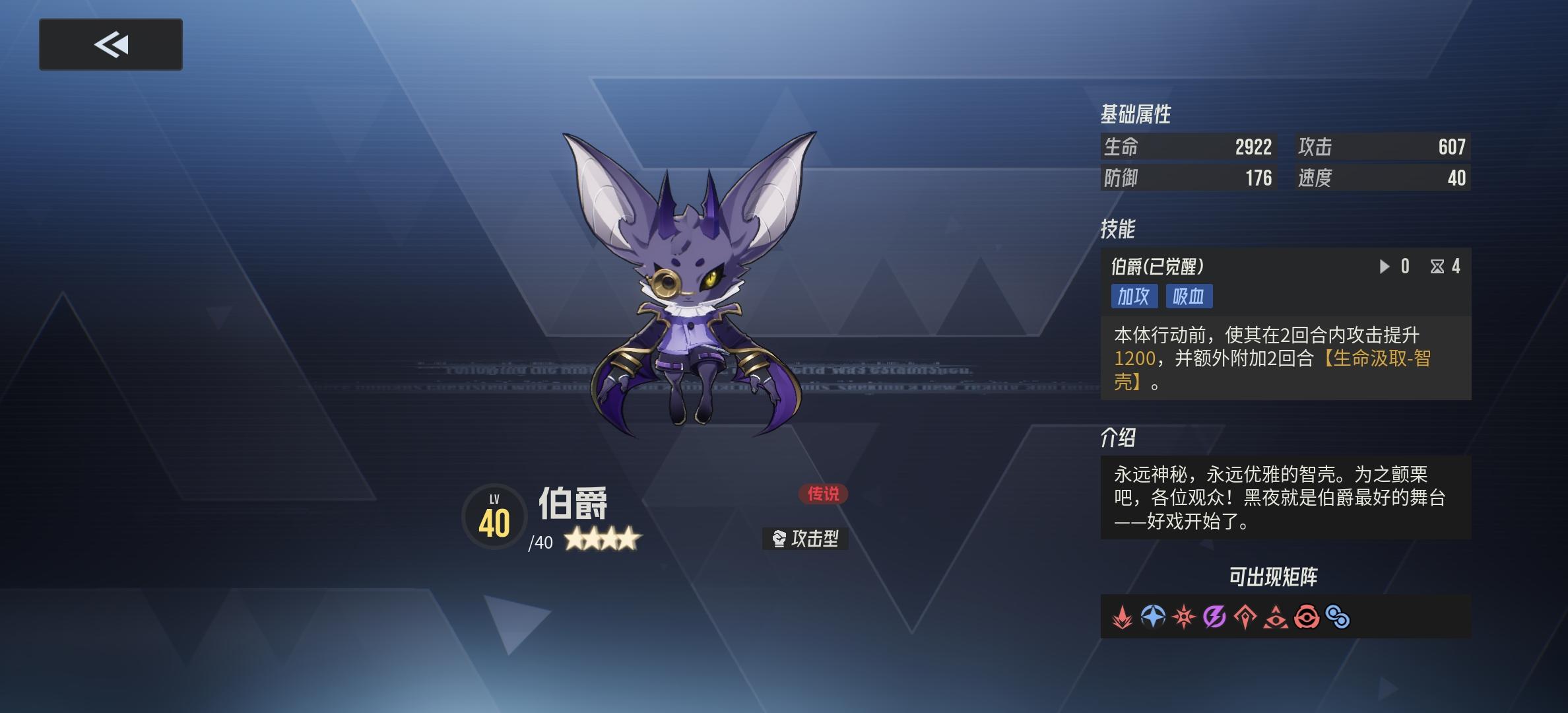Open the 基础属性 section header
The width and height of the screenshot is (1568, 713).
coord(1135,114)
